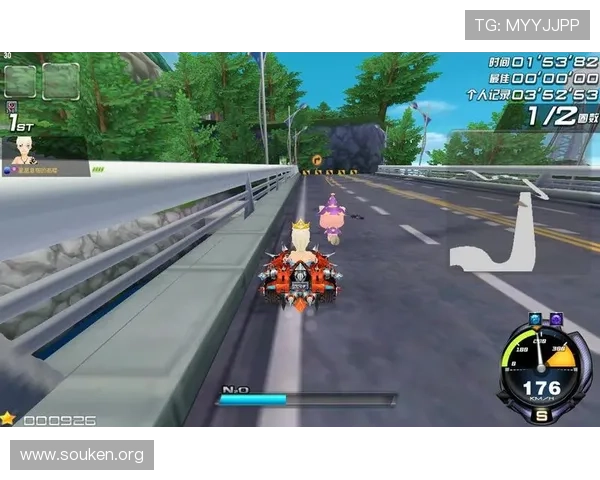Click the S badge below the speedometer
The height and width of the screenshot is (480, 600).
coord(542,415)
